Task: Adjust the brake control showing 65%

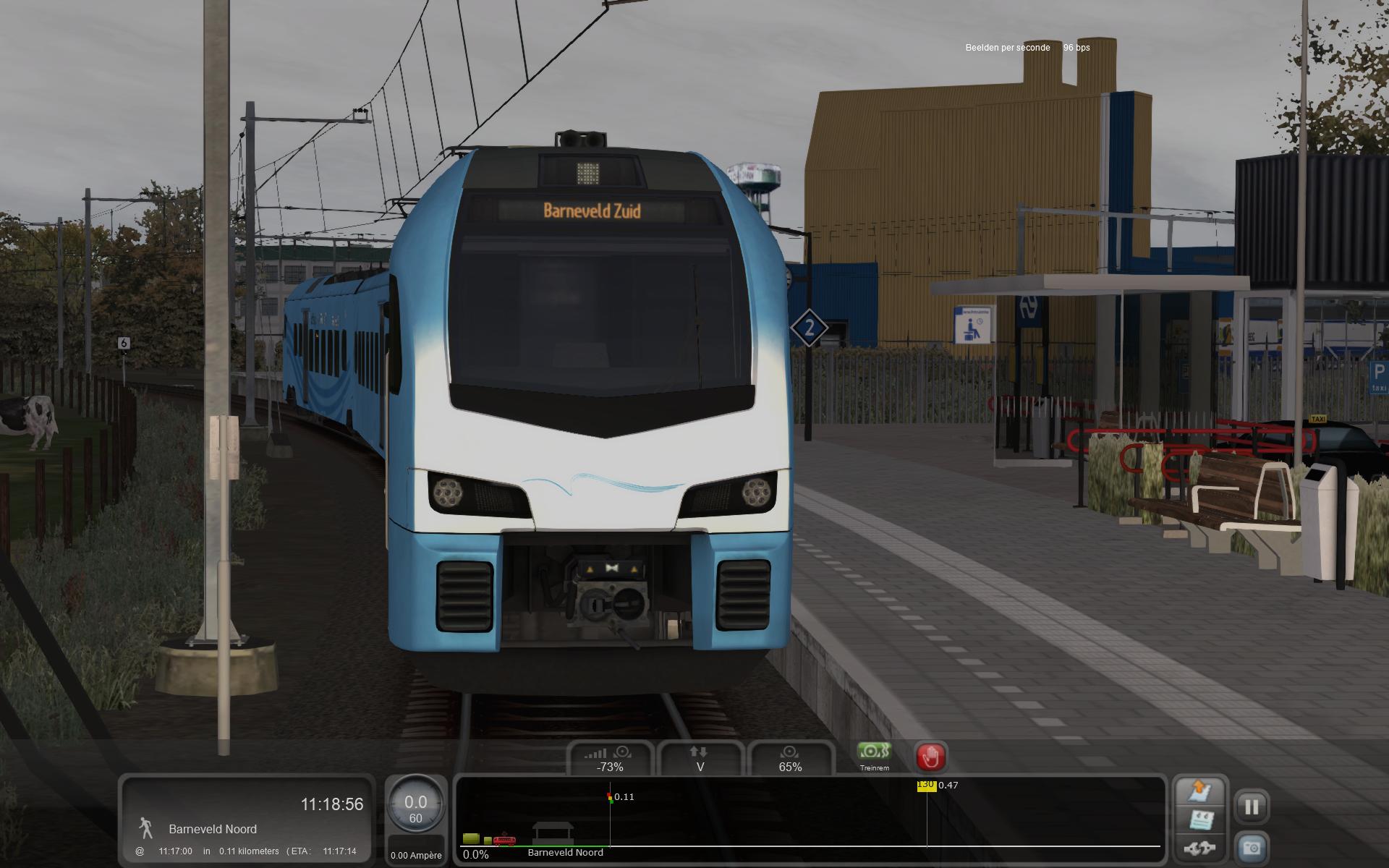Action: [x=790, y=759]
